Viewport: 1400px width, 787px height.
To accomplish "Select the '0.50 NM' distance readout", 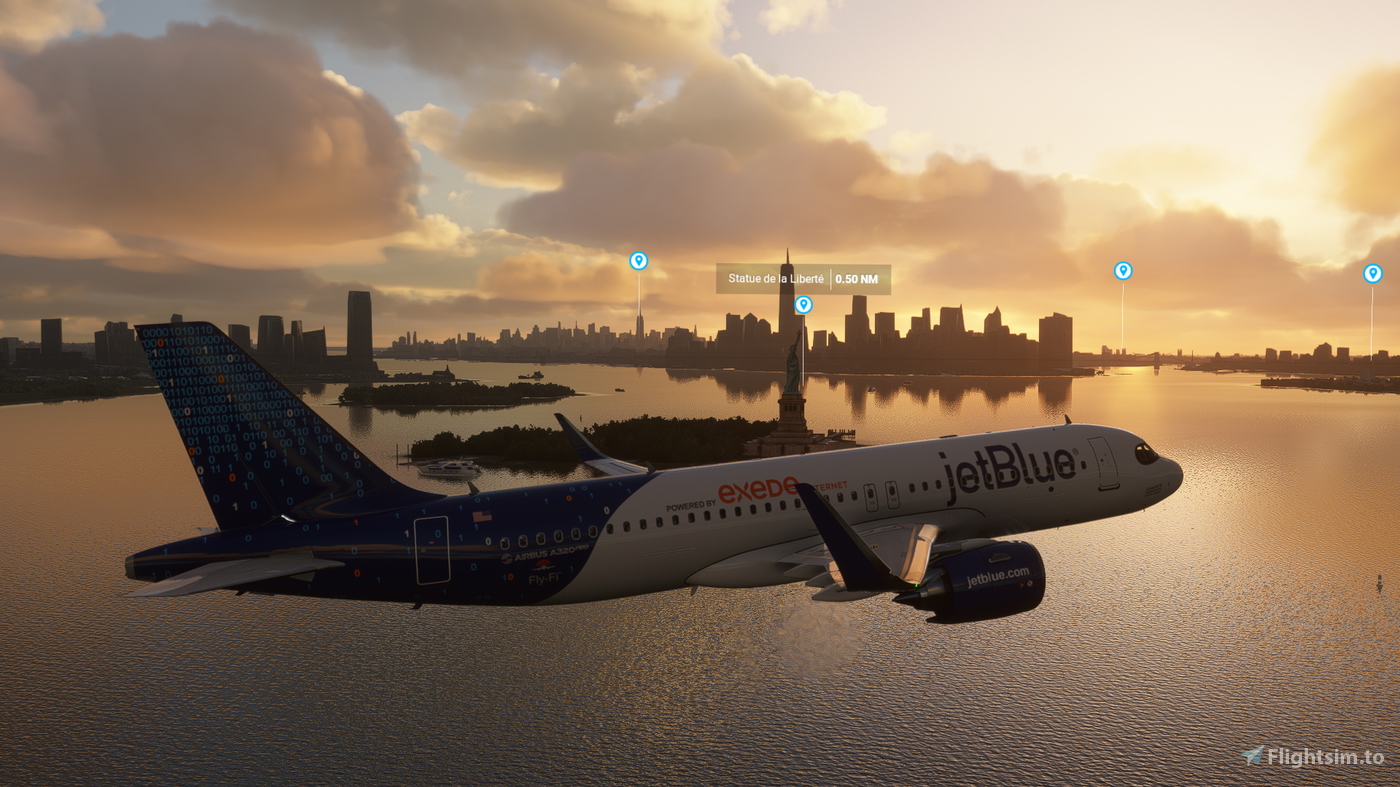I will (x=855, y=278).
